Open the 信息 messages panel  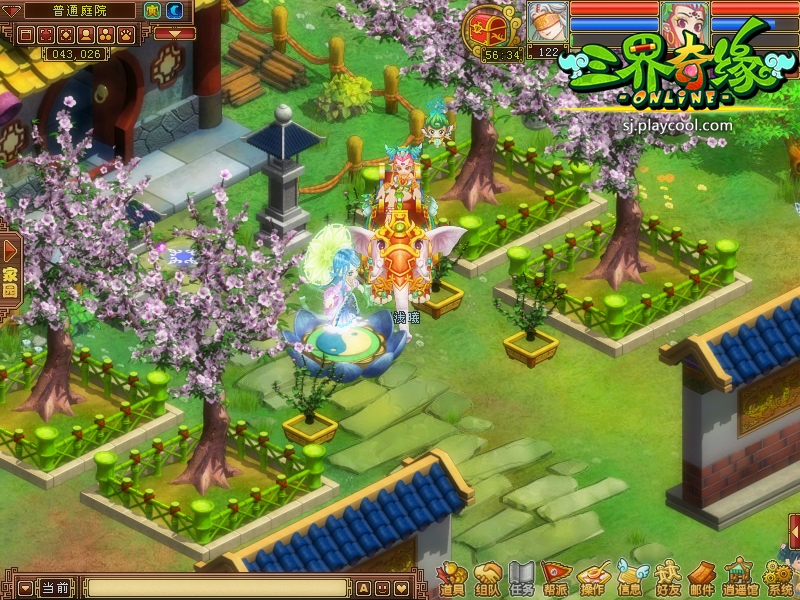coord(629,579)
